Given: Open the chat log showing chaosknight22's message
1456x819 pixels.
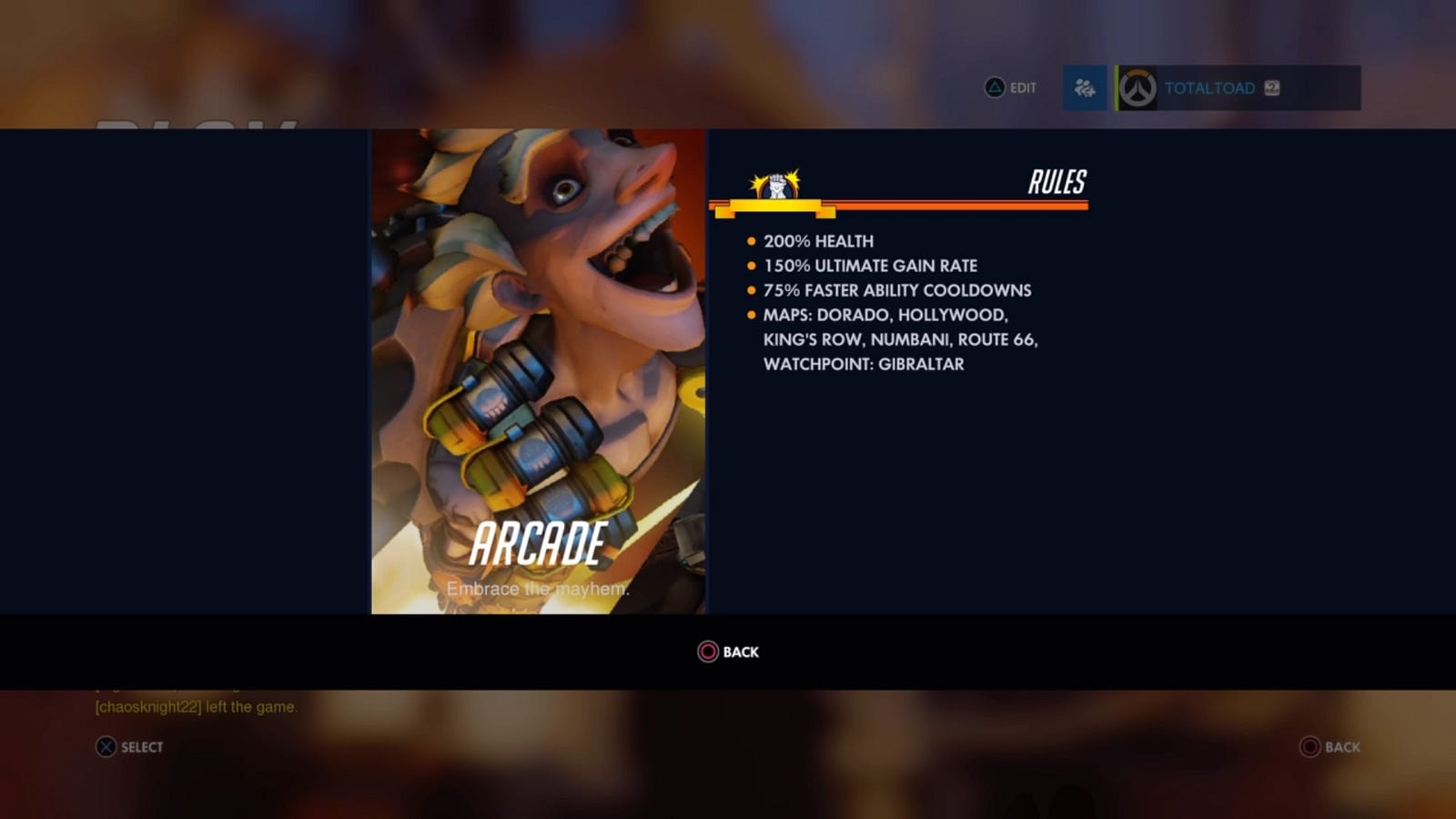Looking at the screenshot, I should (197, 706).
